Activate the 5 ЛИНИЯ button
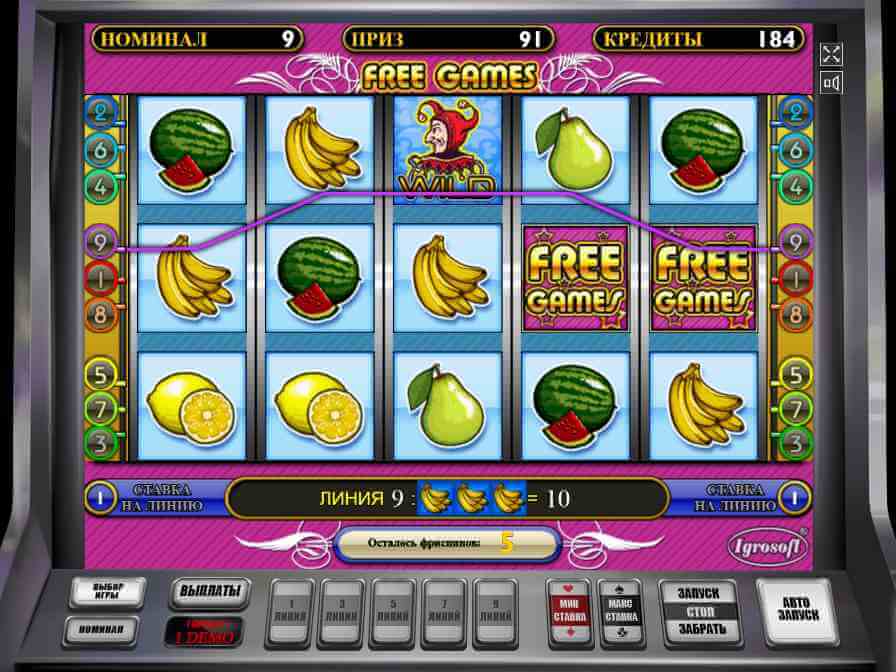Screen dimensions: 896x672 pyautogui.click(x=392, y=612)
